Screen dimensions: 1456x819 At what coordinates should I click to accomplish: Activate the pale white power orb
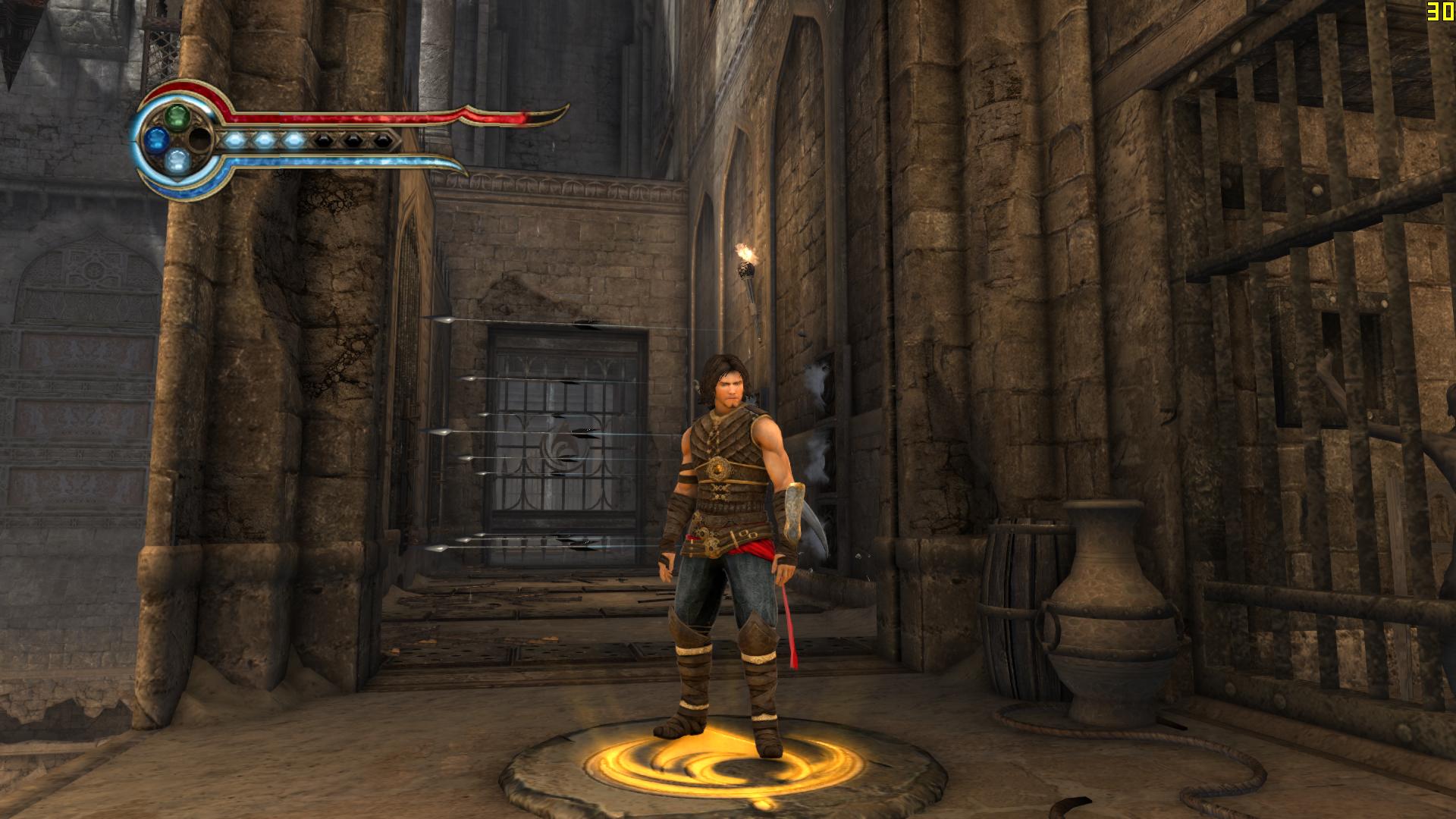(x=177, y=160)
